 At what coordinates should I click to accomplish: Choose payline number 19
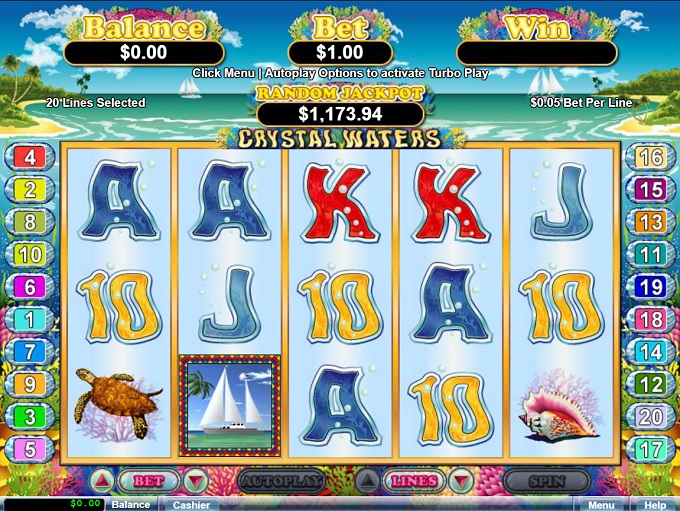point(650,287)
